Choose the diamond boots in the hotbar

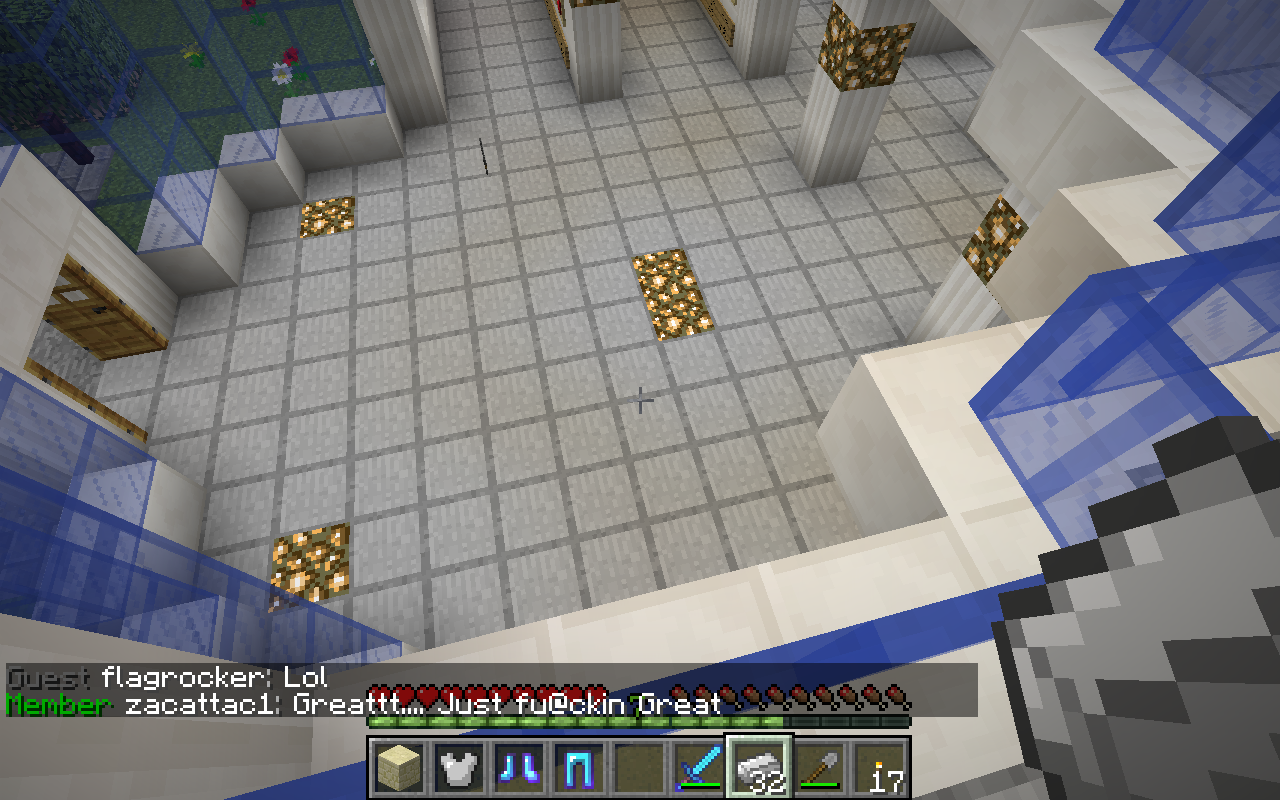tap(520, 769)
